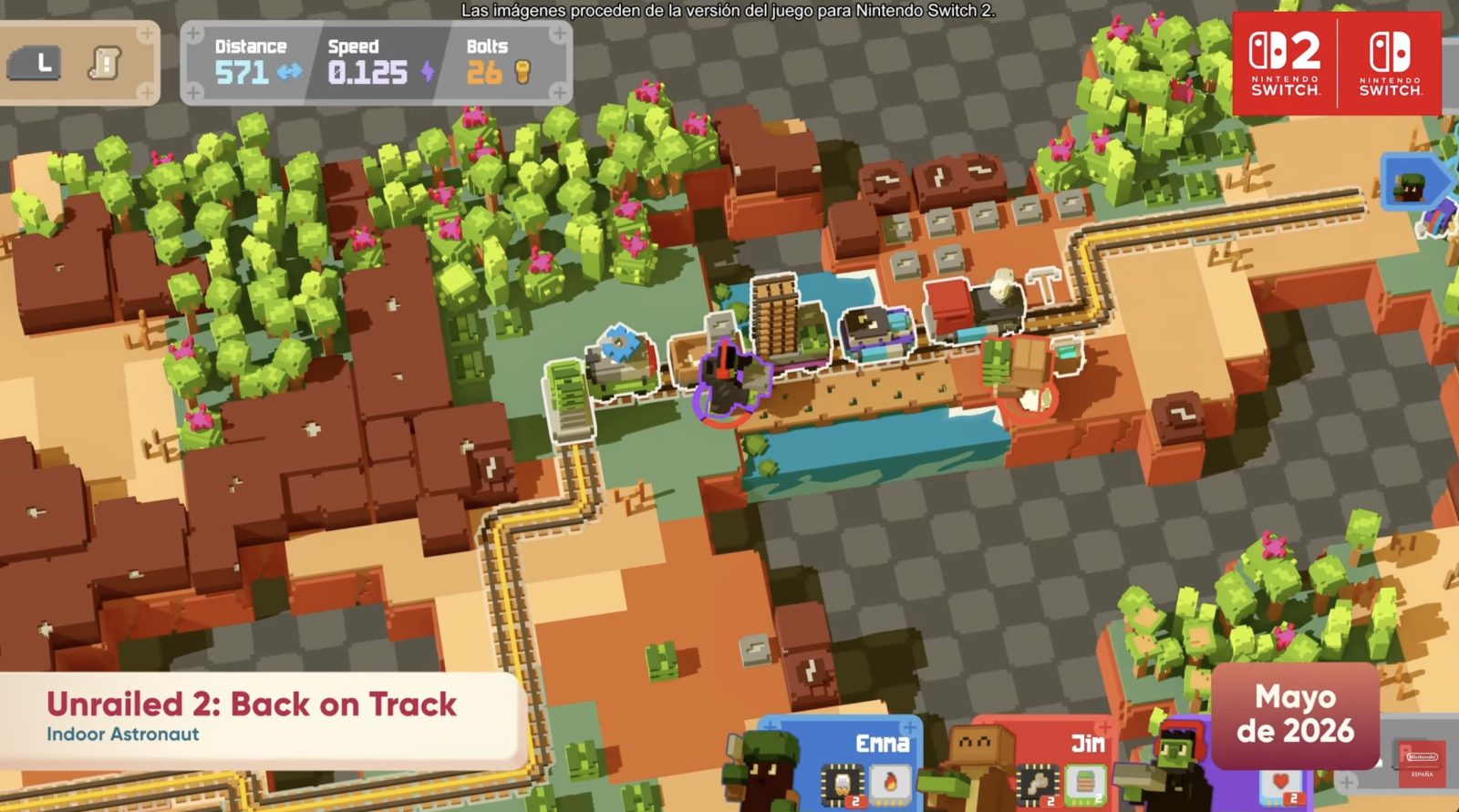Click the blue arrows icon beside Distance 571
This screenshot has height=812, width=1459.
point(292,71)
